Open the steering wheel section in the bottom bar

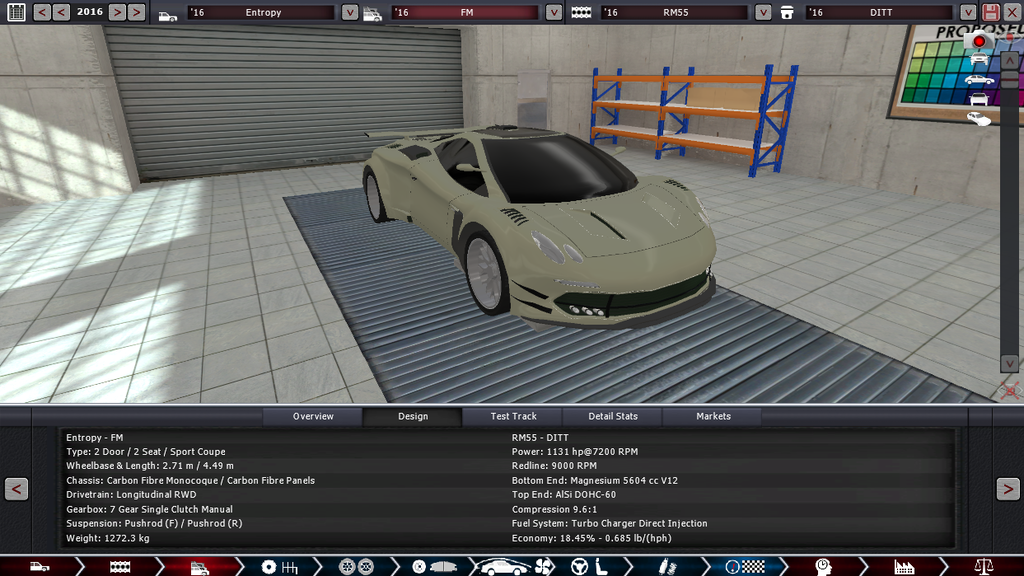(x=579, y=567)
